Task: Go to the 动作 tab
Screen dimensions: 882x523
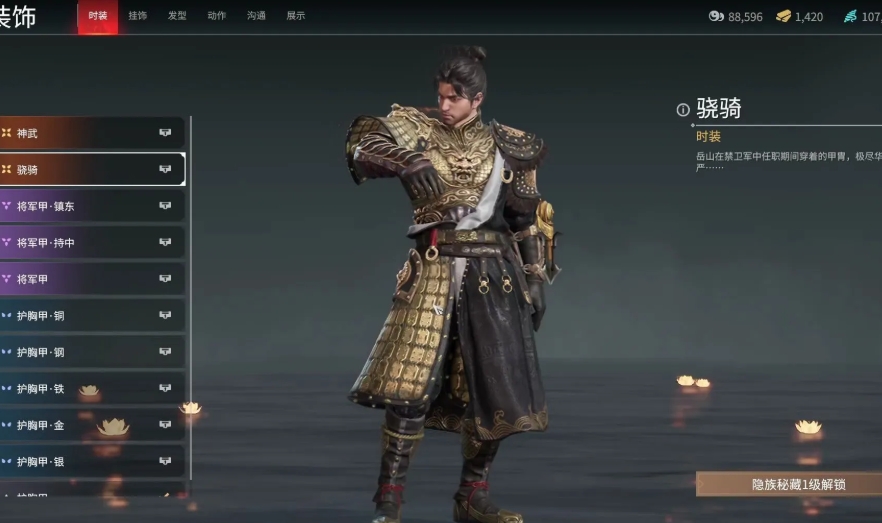Action: click(216, 16)
